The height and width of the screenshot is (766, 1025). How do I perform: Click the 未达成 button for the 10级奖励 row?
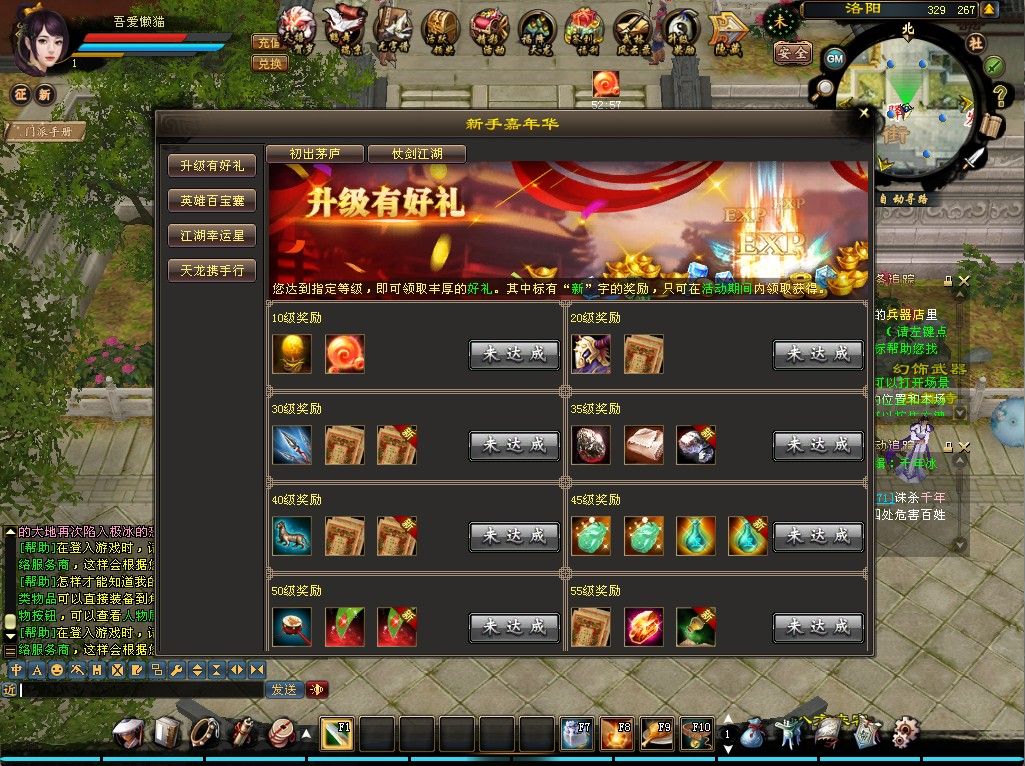514,354
